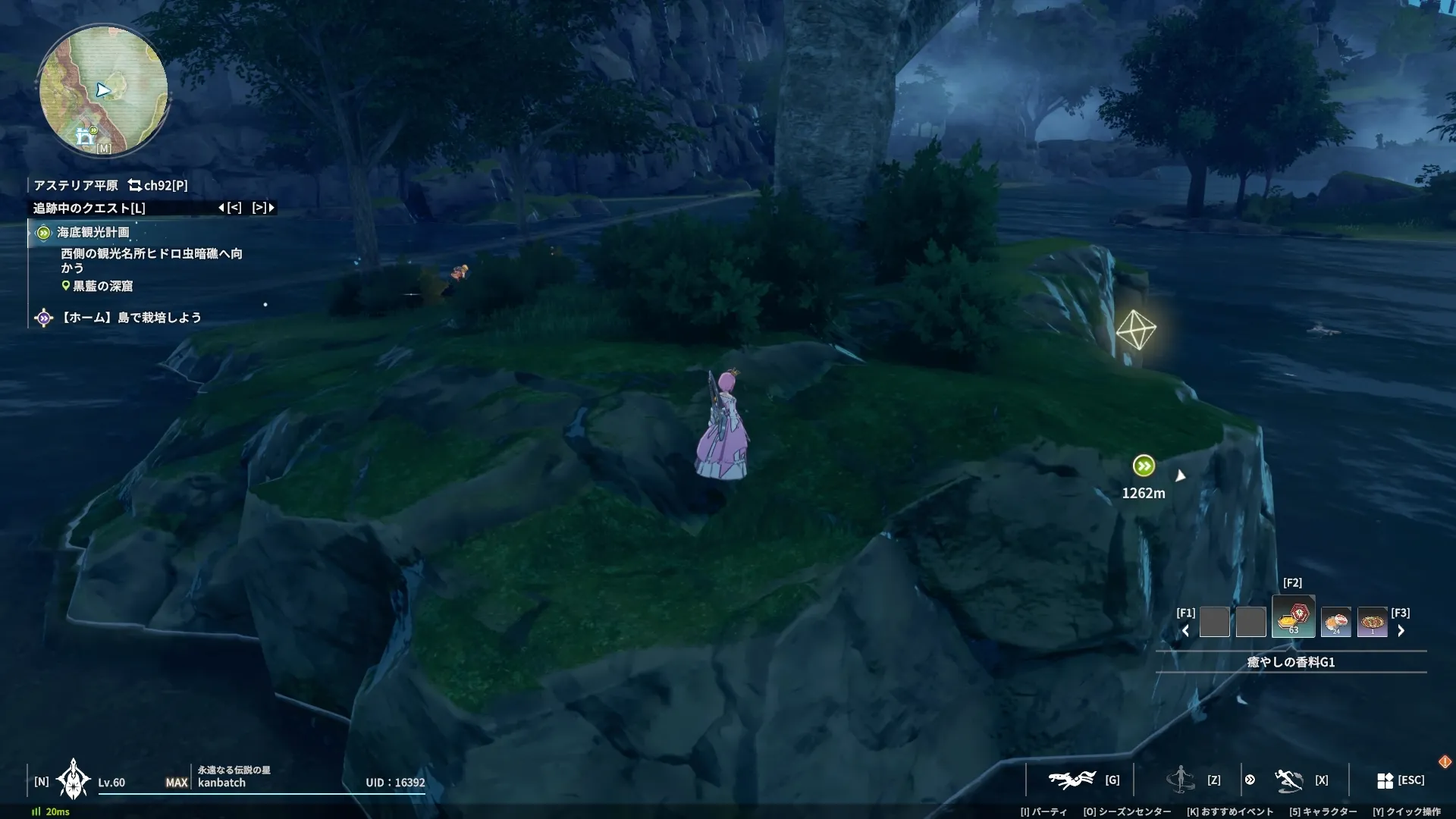Open the シーズンセンター shortcut
This screenshot has width=1456, height=819.
coord(1127,811)
